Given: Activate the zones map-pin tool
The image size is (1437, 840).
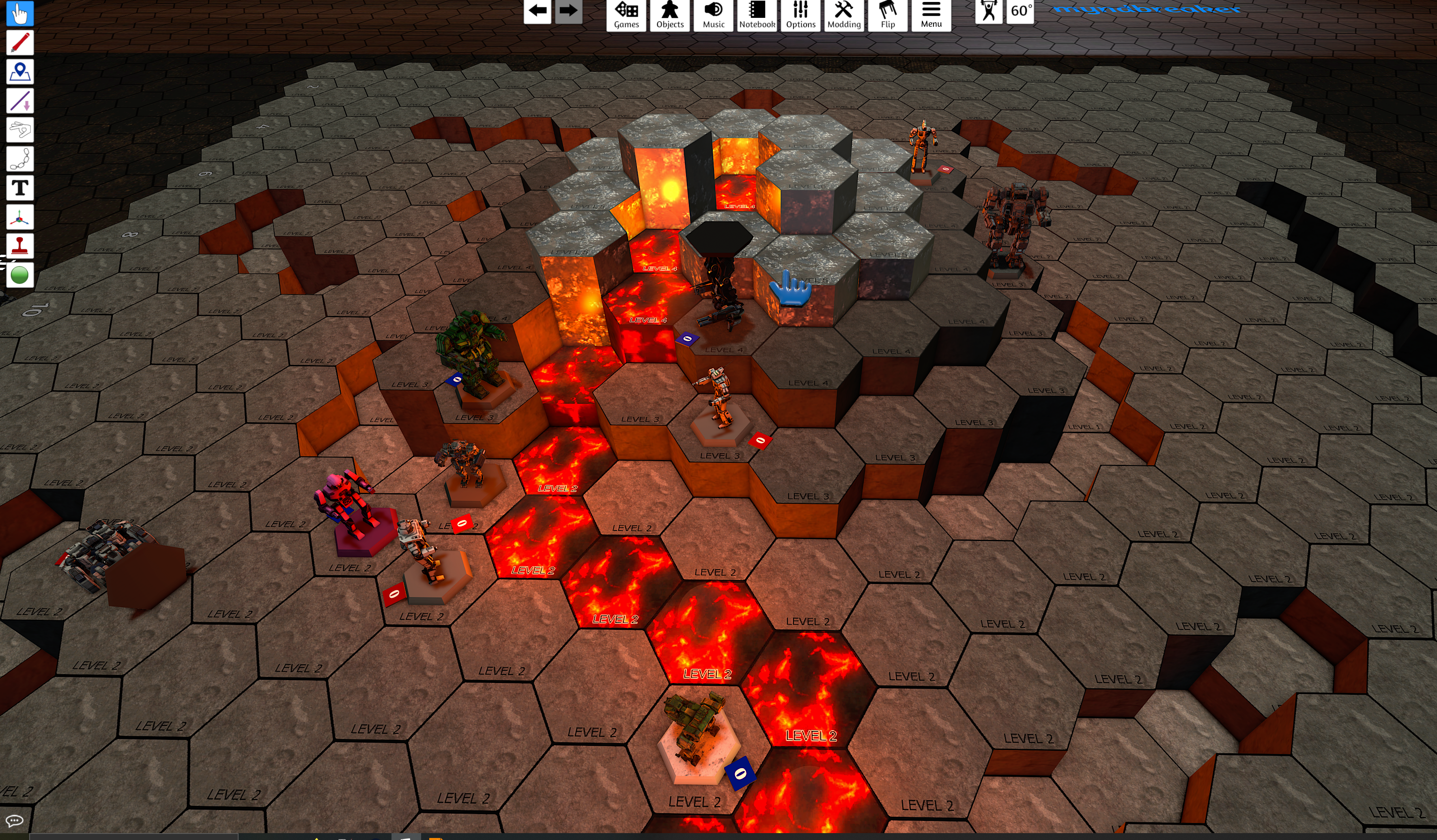Looking at the screenshot, I should click(20, 72).
